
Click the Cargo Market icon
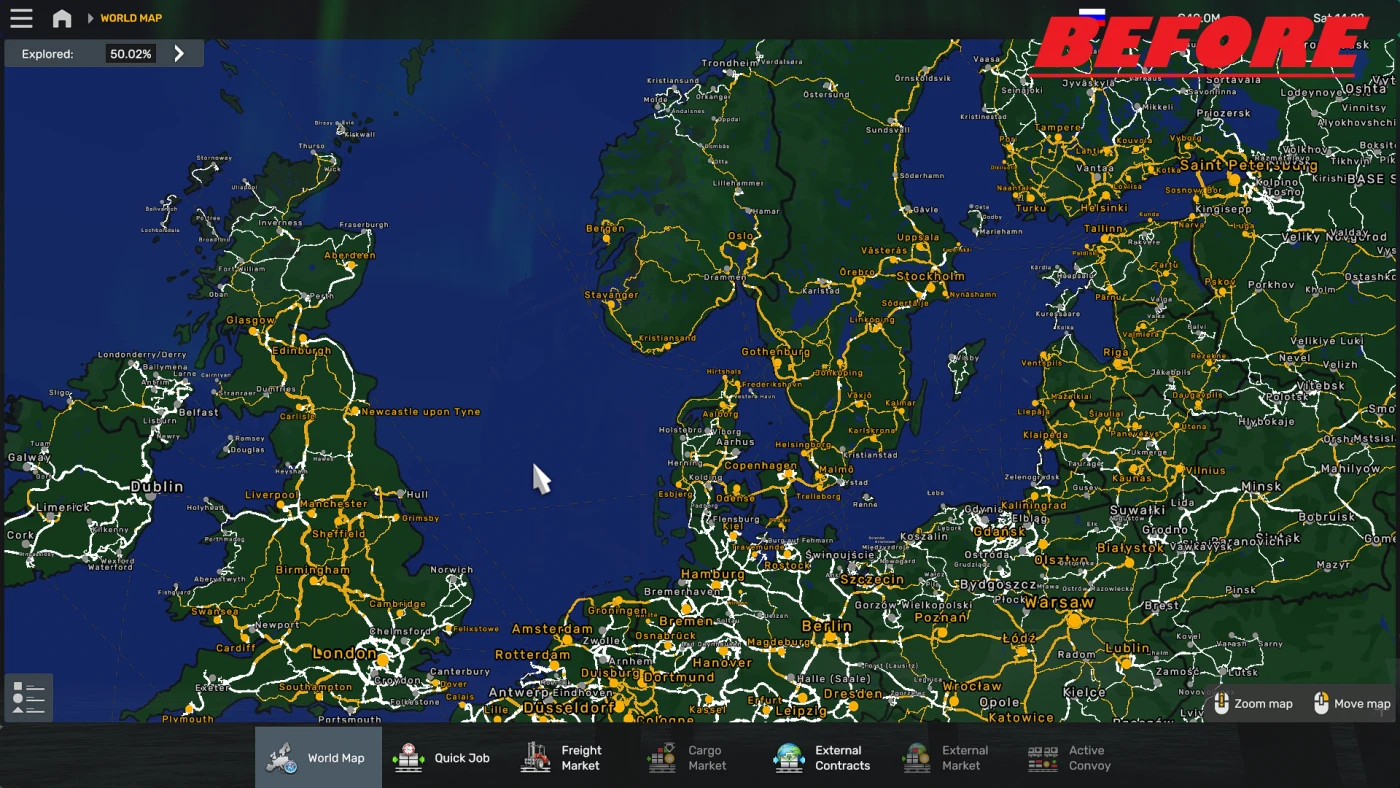point(661,757)
